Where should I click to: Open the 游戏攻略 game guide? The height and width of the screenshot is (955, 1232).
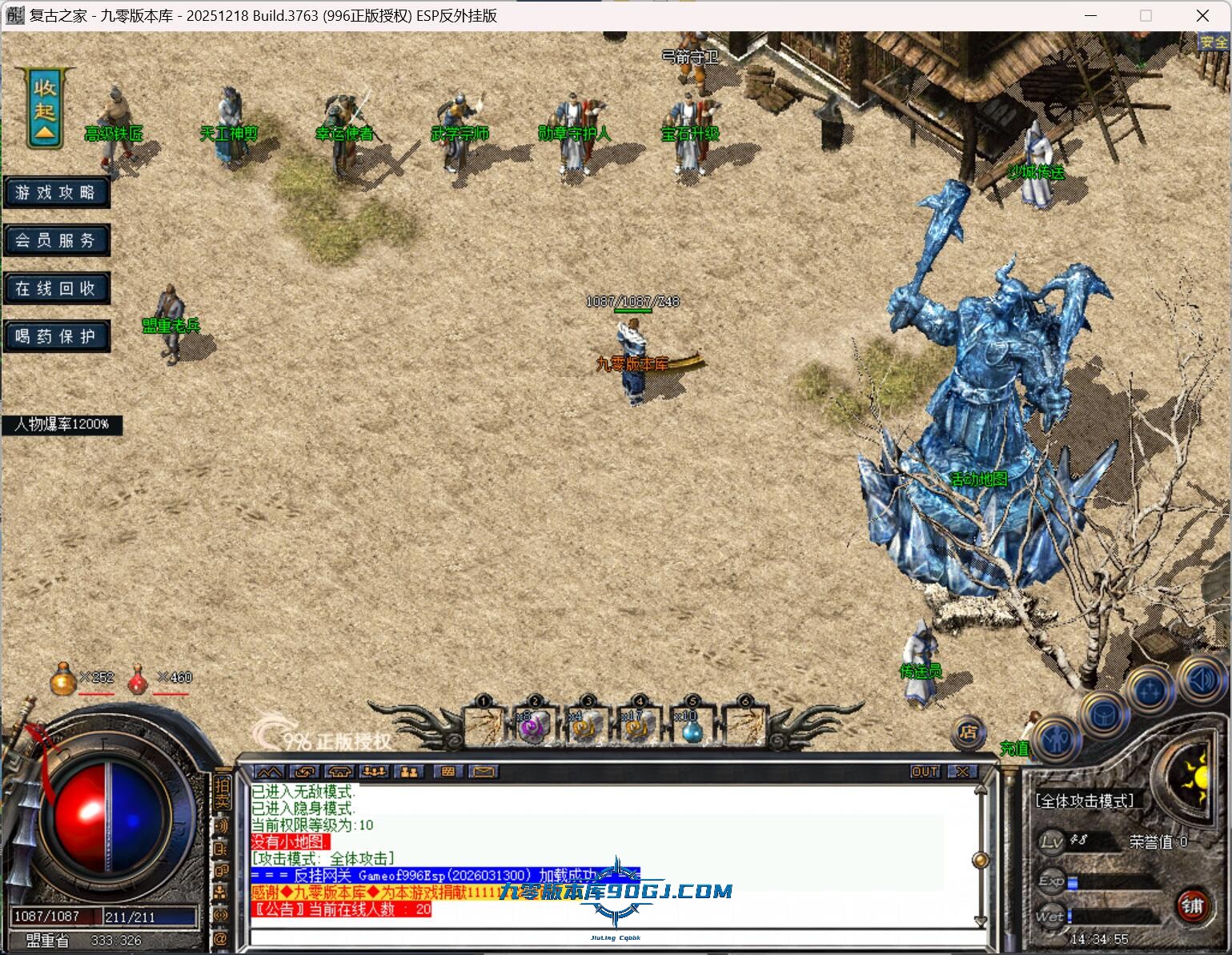click(x=56, y=193)
